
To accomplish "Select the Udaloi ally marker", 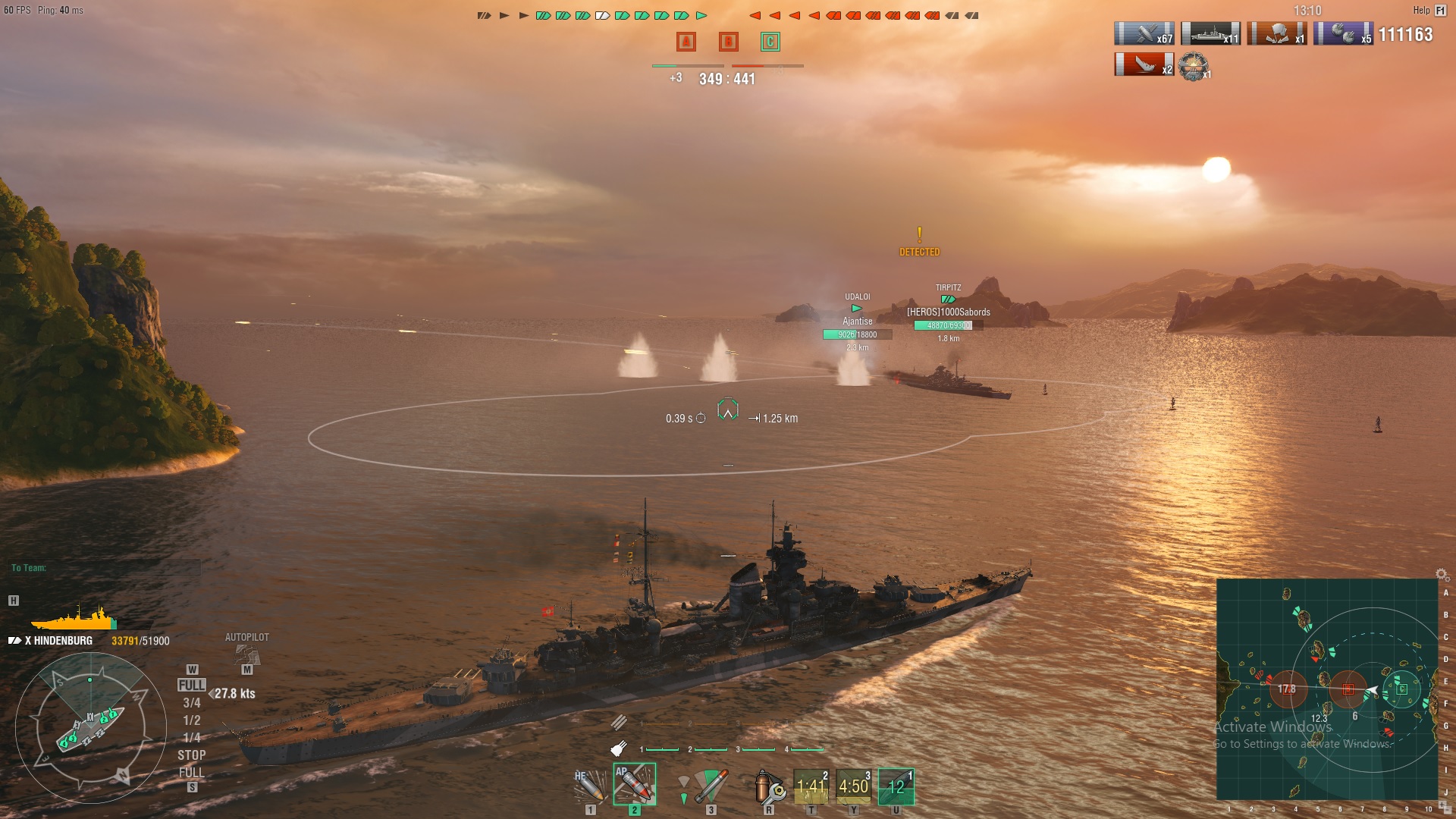I will pyautogui.click(x=857, y=309).
